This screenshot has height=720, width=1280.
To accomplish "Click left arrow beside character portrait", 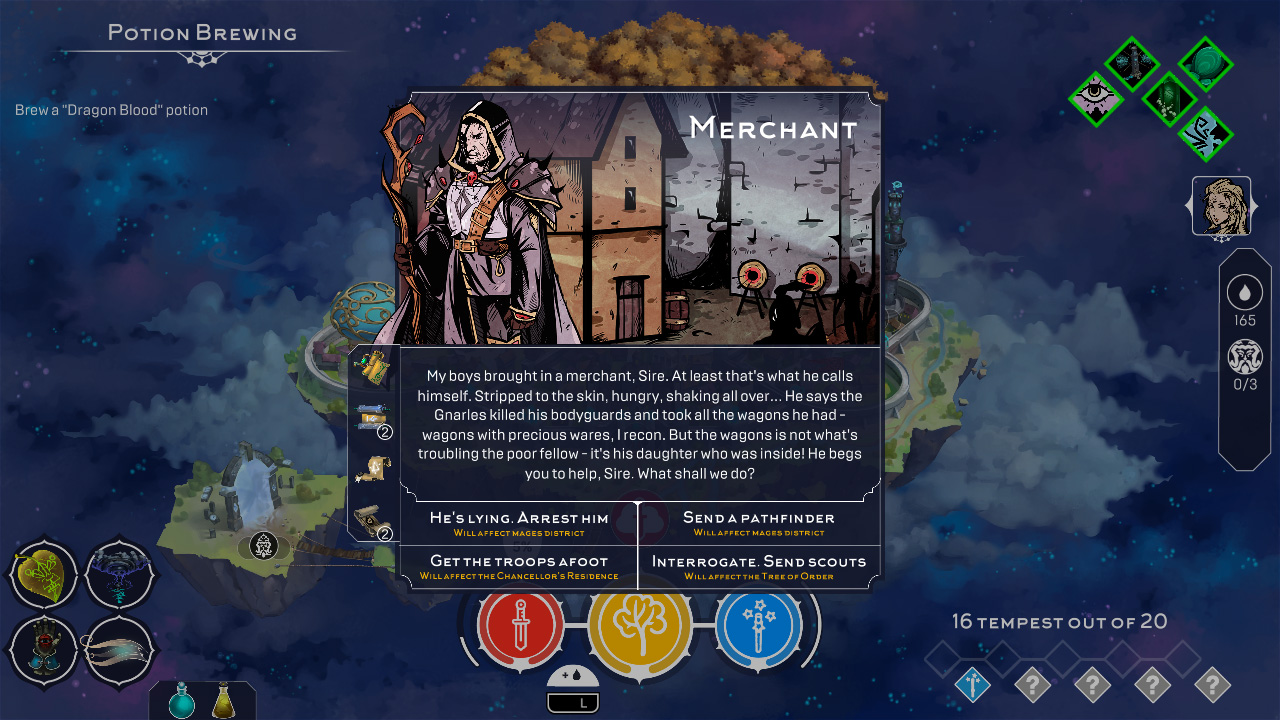I will pos(1190,208).
